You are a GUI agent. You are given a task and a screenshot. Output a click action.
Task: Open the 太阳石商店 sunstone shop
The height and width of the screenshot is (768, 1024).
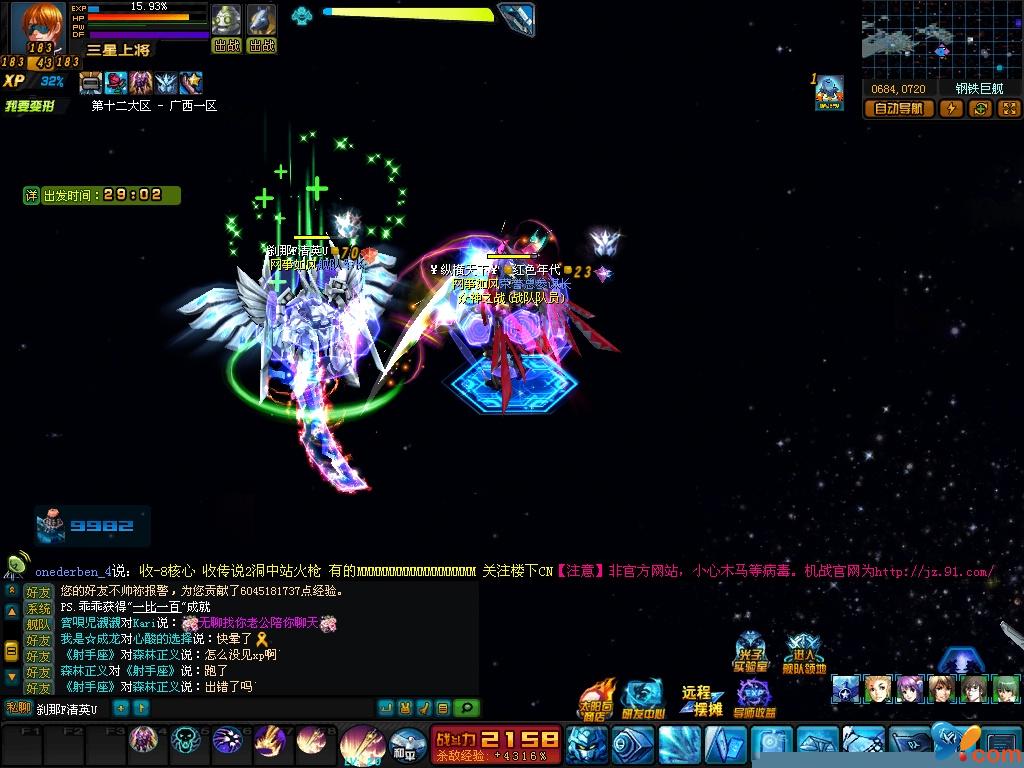pyautogui.click(x=598, y=701)
